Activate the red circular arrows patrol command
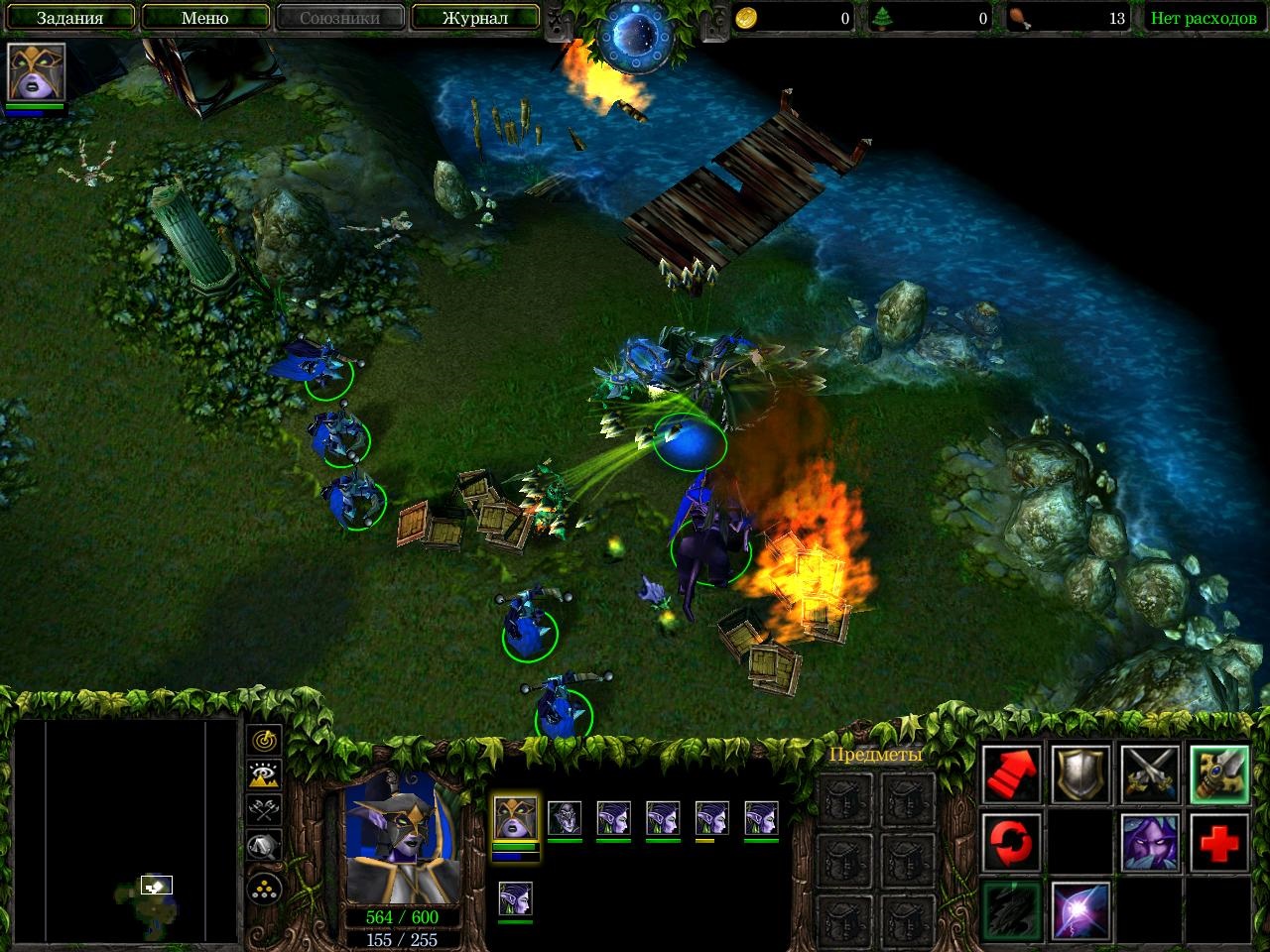The image size is (1270, 952). (1012, 842)
